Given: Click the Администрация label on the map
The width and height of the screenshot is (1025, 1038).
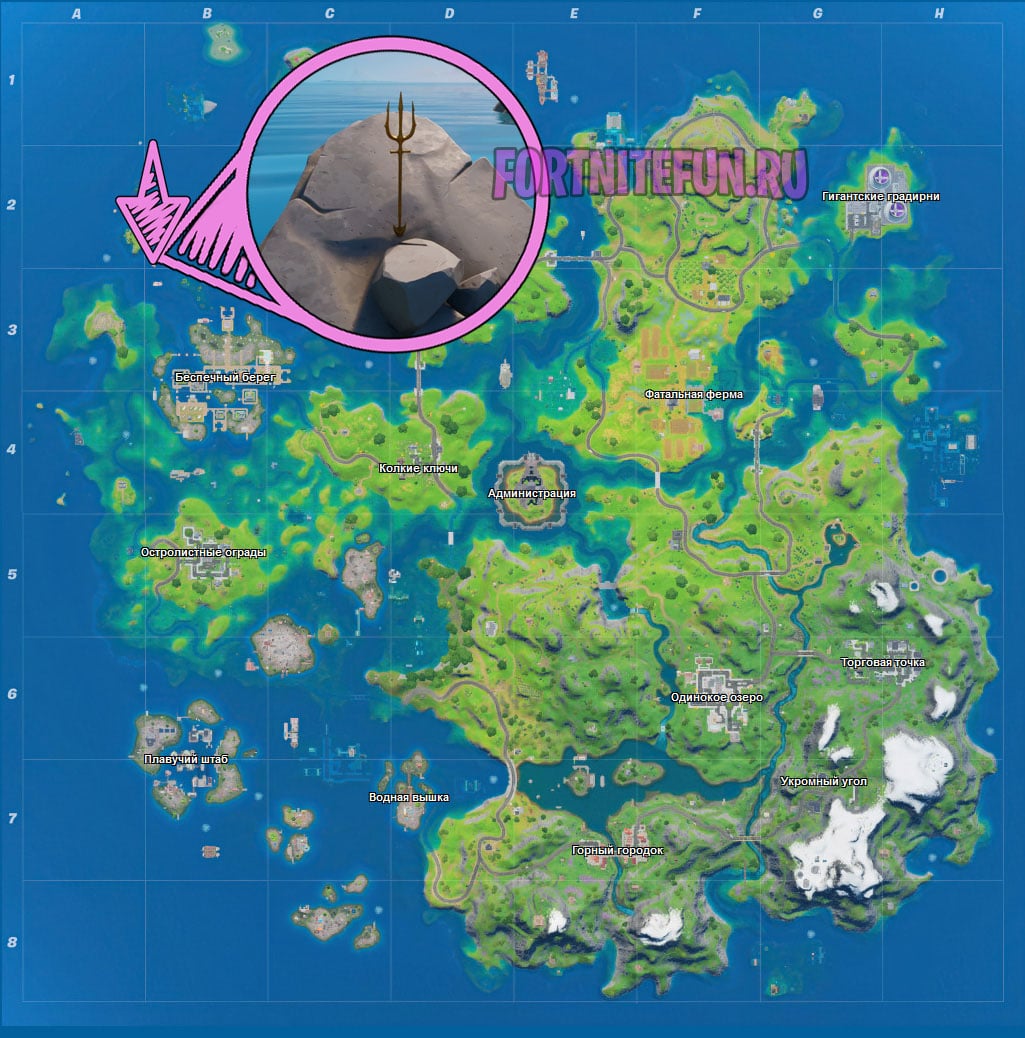Looking at the screenshot, I should 532,493.
